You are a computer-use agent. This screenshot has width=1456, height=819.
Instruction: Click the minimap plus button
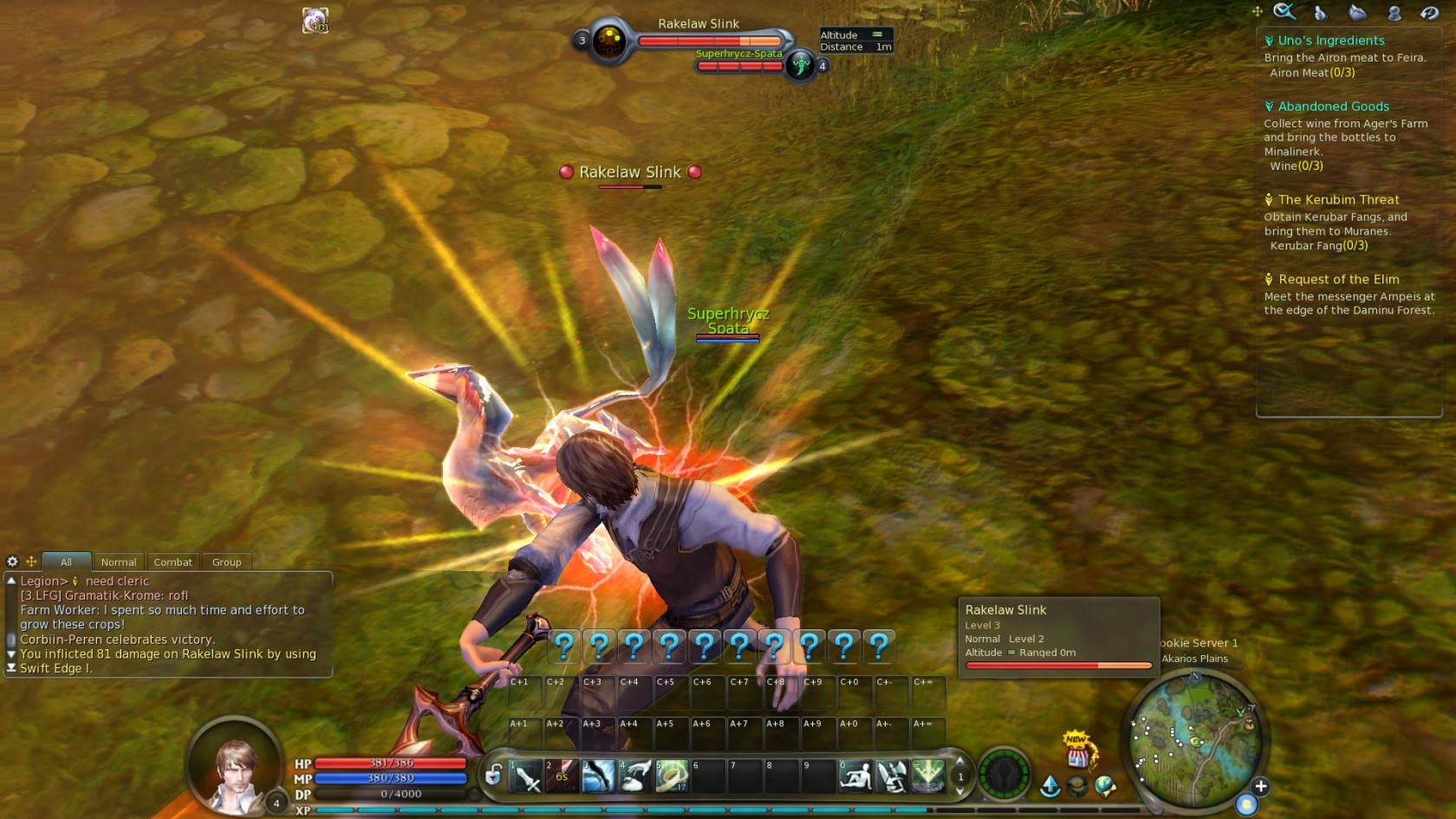click(x=1261, y=786)
